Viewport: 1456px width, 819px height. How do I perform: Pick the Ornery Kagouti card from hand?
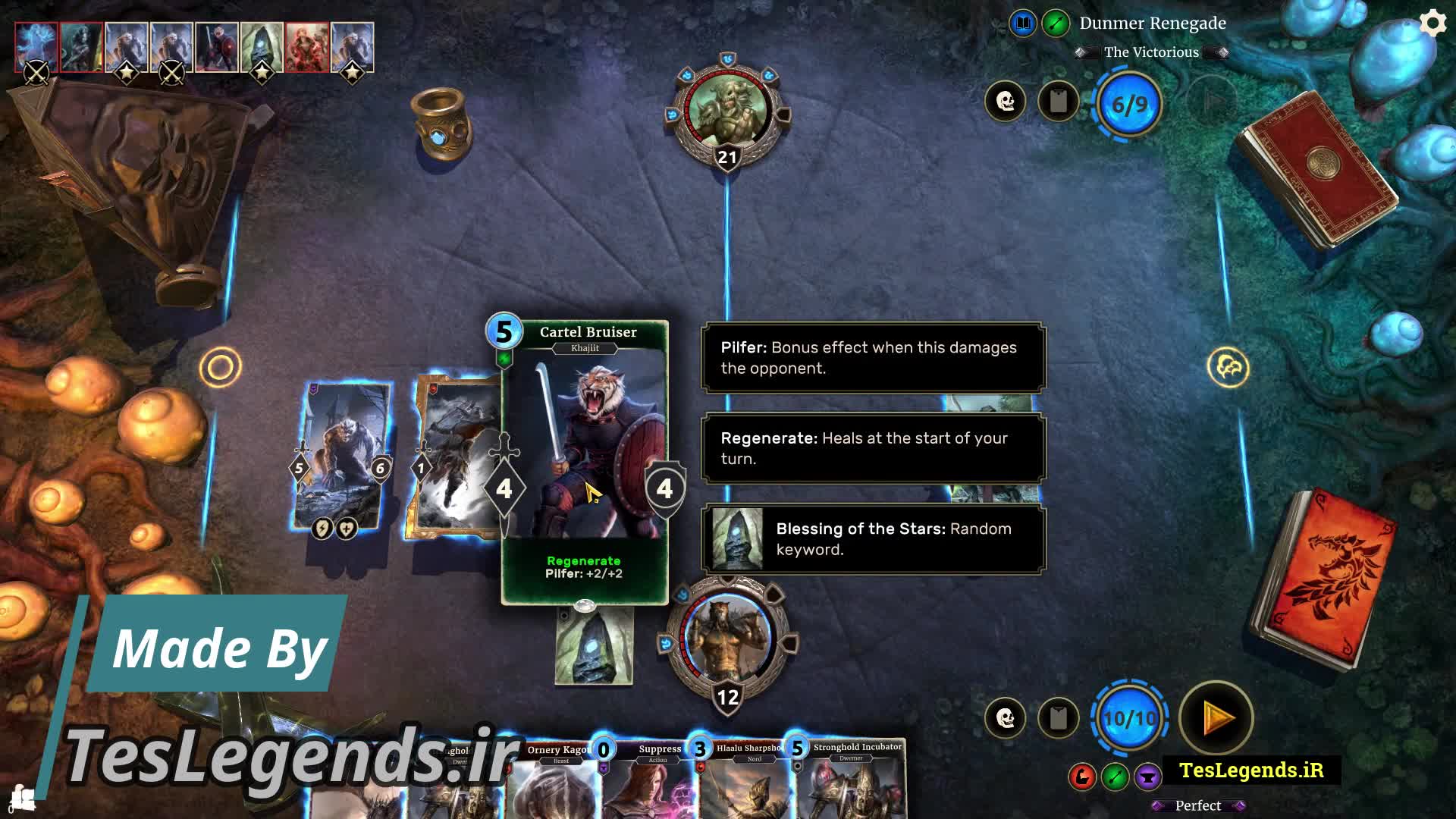(556, 781)
